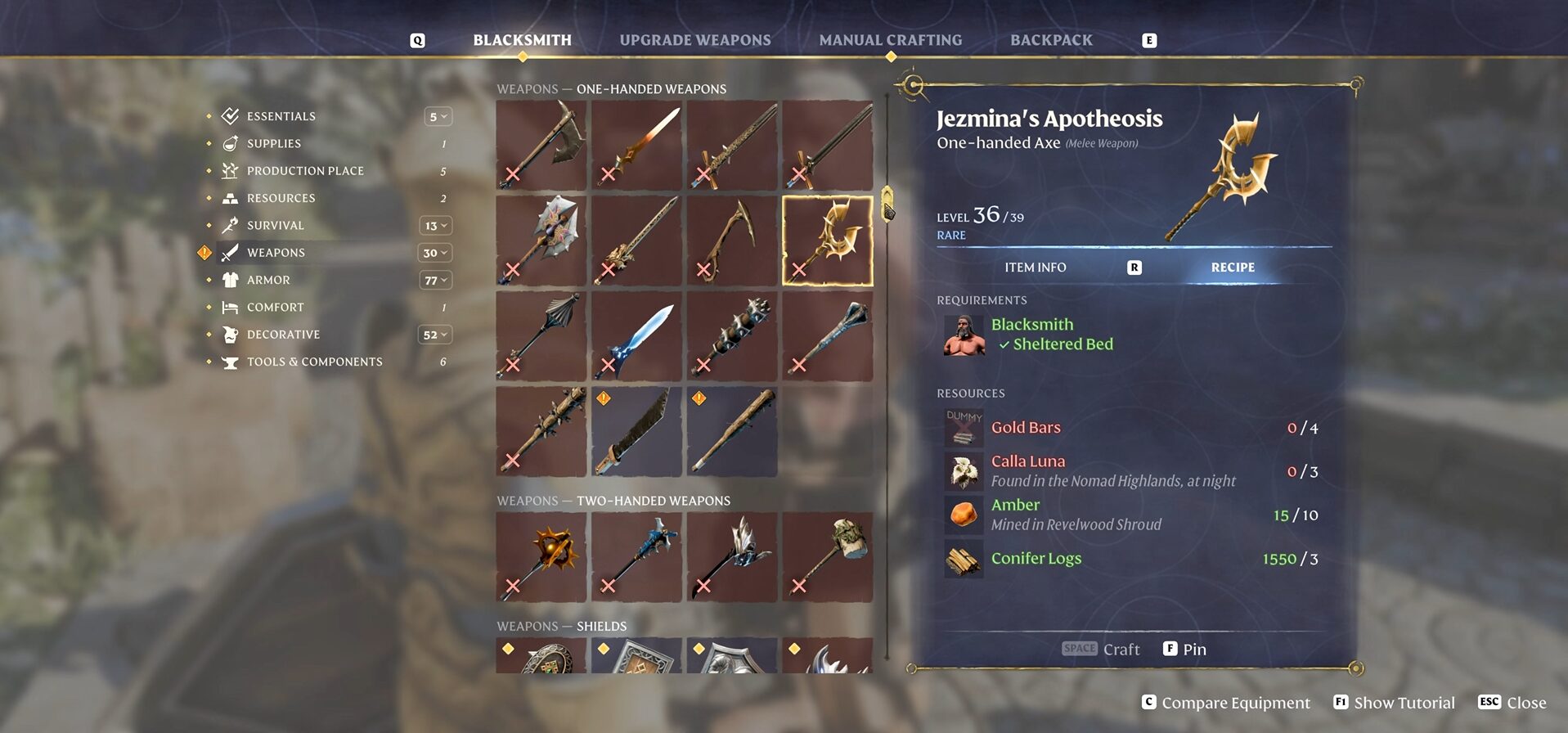Switch to the Upgrade Weapons tab
1568x733 pixels.
tap(694, 40)
